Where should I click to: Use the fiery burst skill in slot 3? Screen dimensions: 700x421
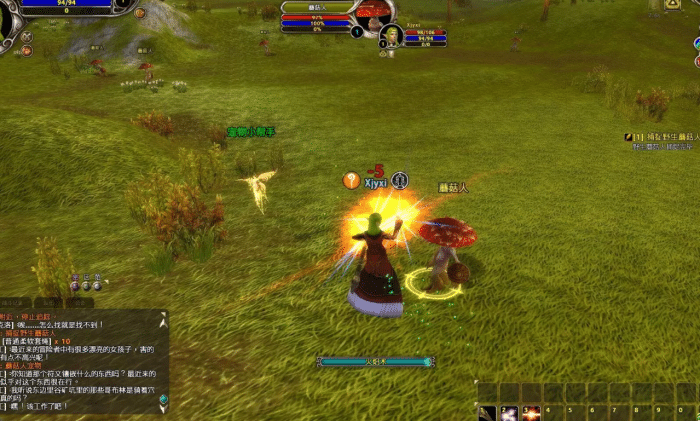tap(531, 412)
